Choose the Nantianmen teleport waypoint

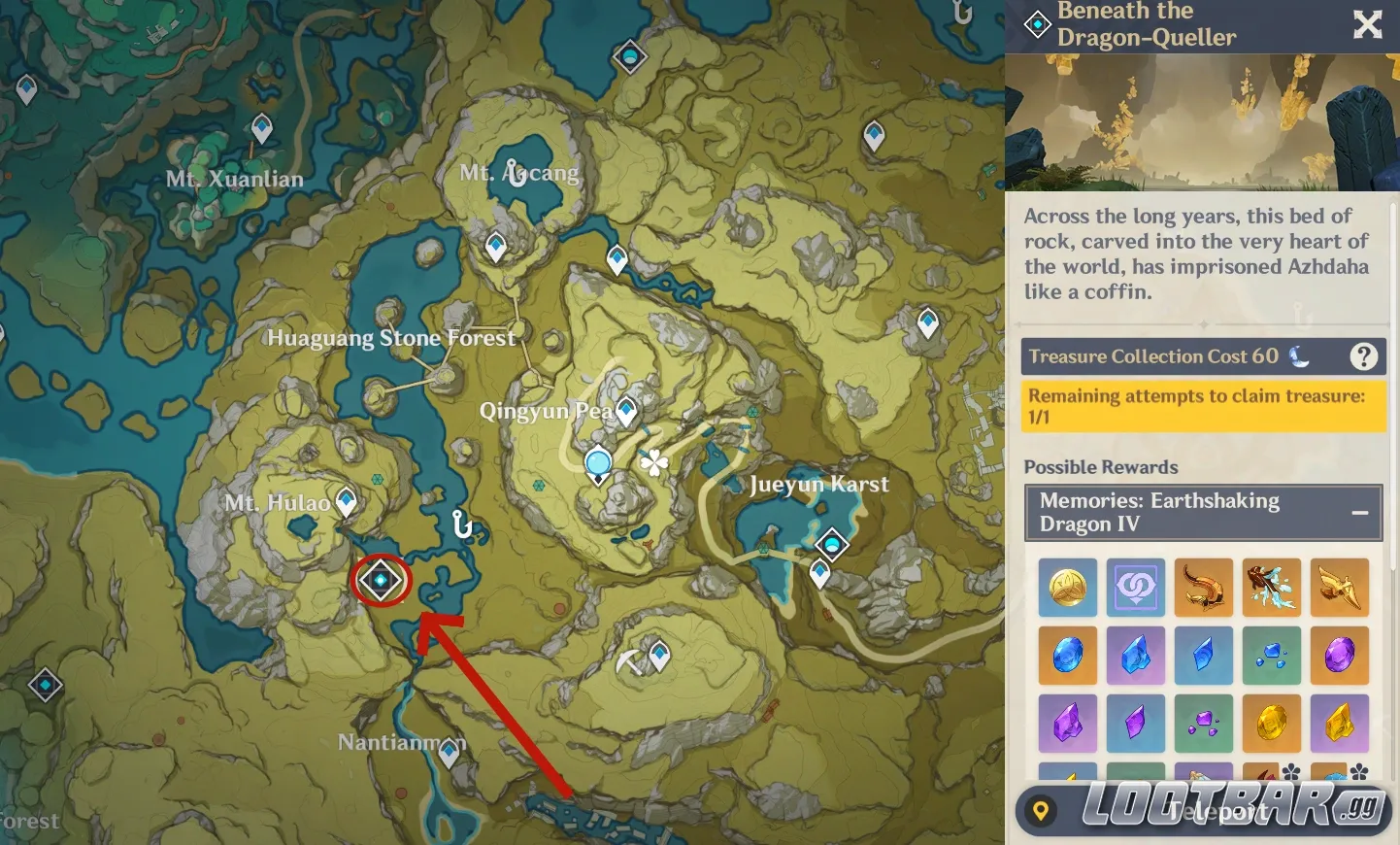(x=449, y=752)
